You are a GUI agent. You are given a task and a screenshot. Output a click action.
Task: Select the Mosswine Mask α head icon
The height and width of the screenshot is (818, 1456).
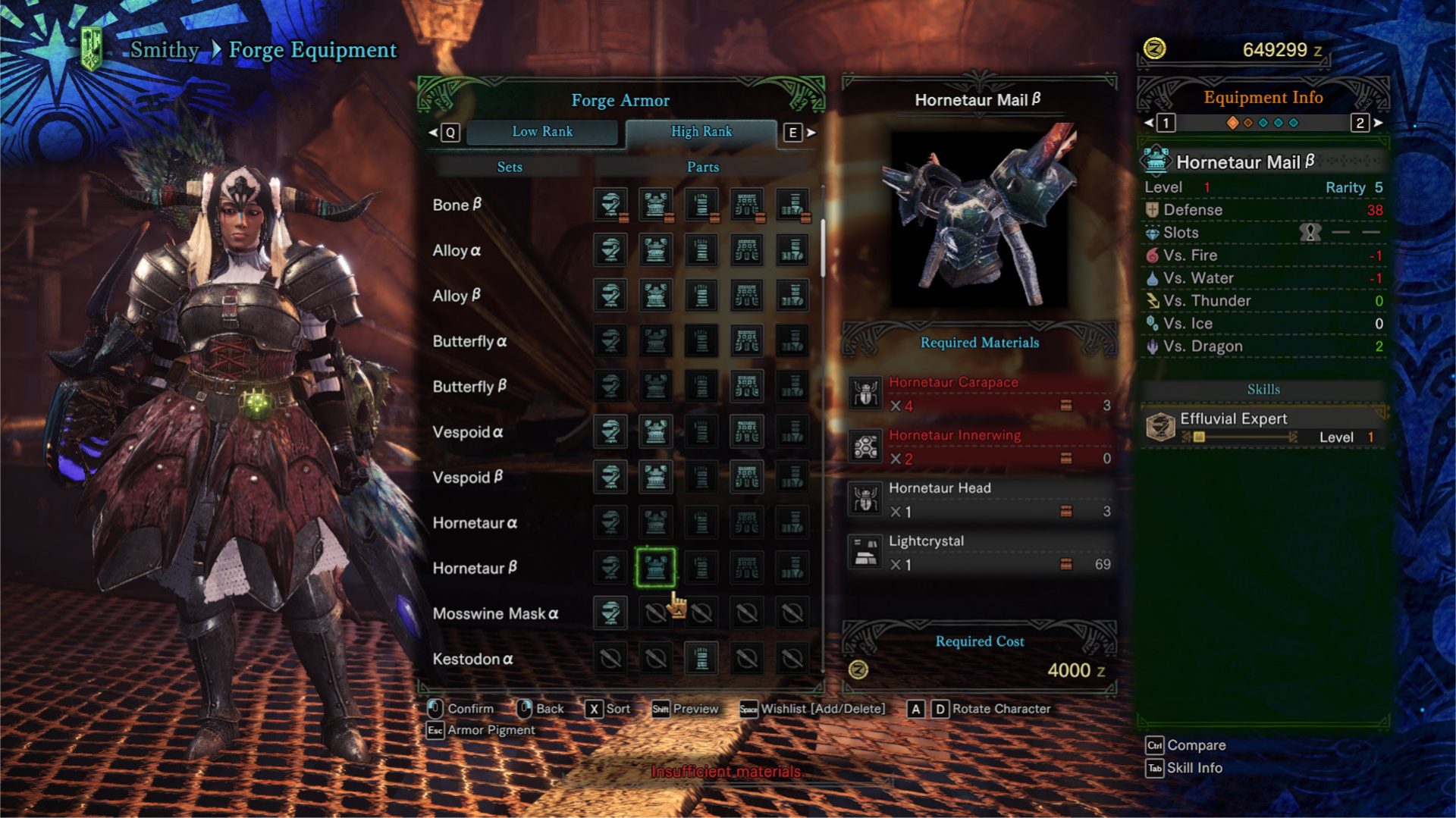pyautogui.click(x=612, y=613)
